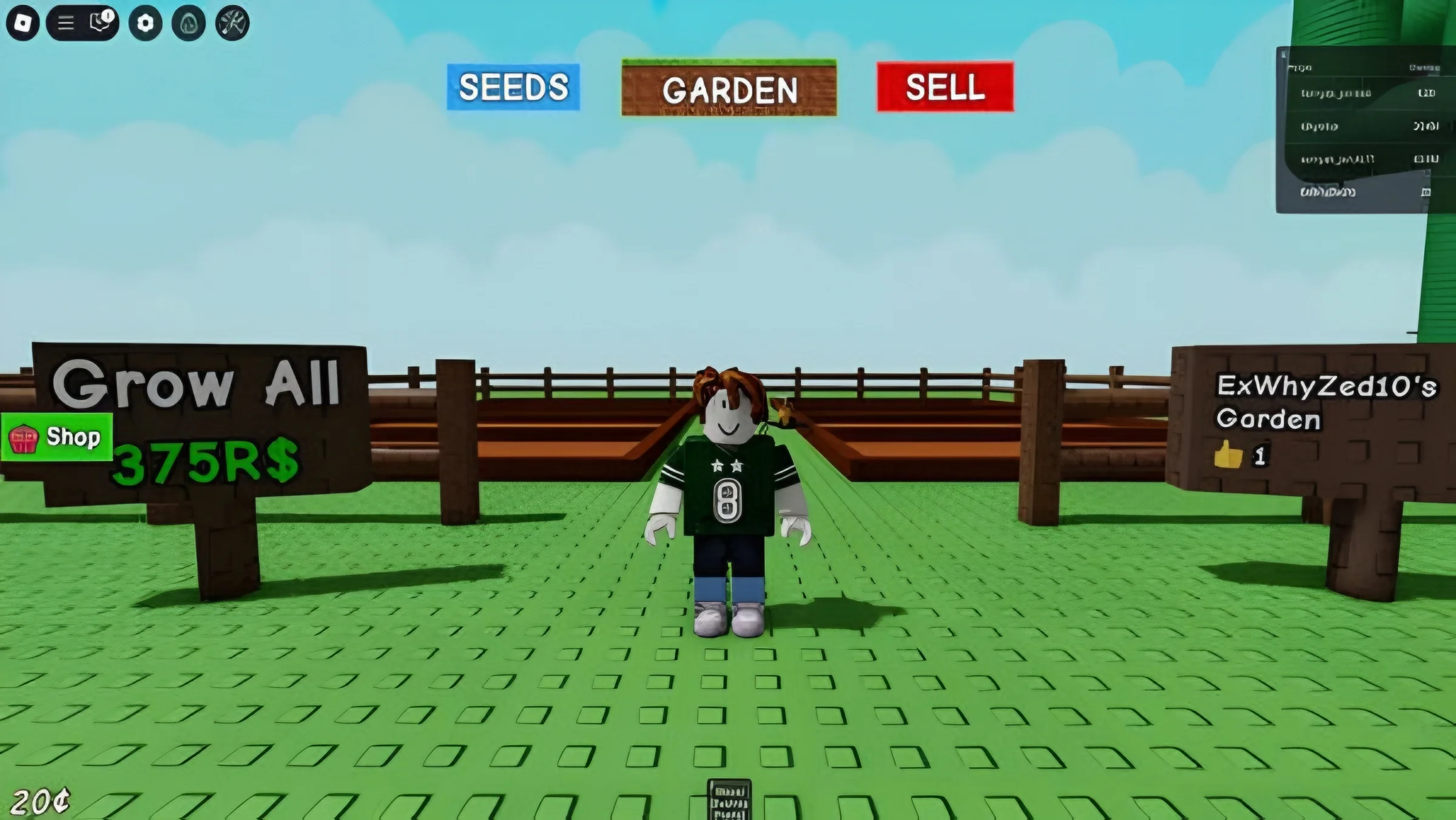Screen dimensions: 1456x820
Task: Click the popcorn icon on the Shop button
Action: click(x=22, y=437)
